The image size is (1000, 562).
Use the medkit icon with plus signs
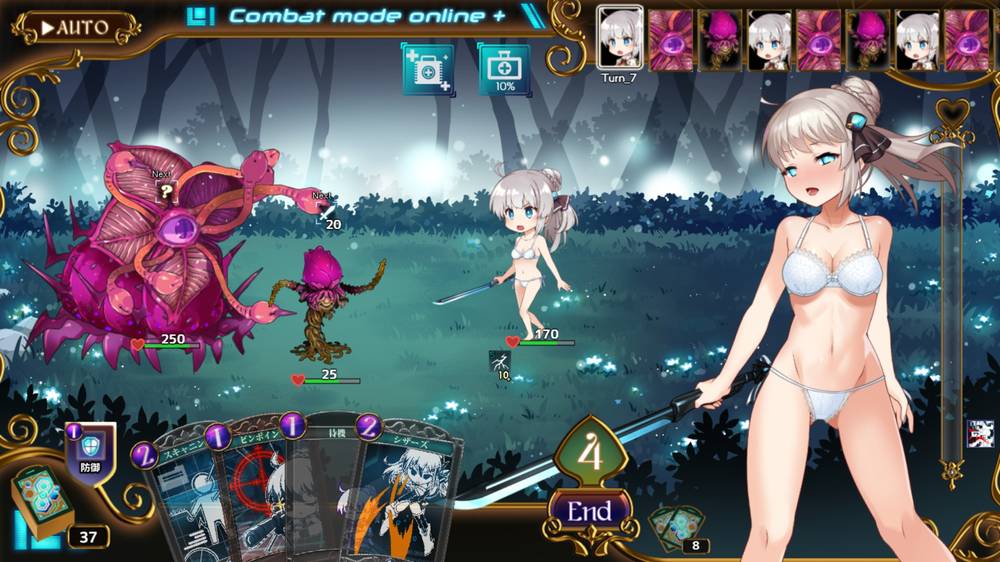coord(428,71)
